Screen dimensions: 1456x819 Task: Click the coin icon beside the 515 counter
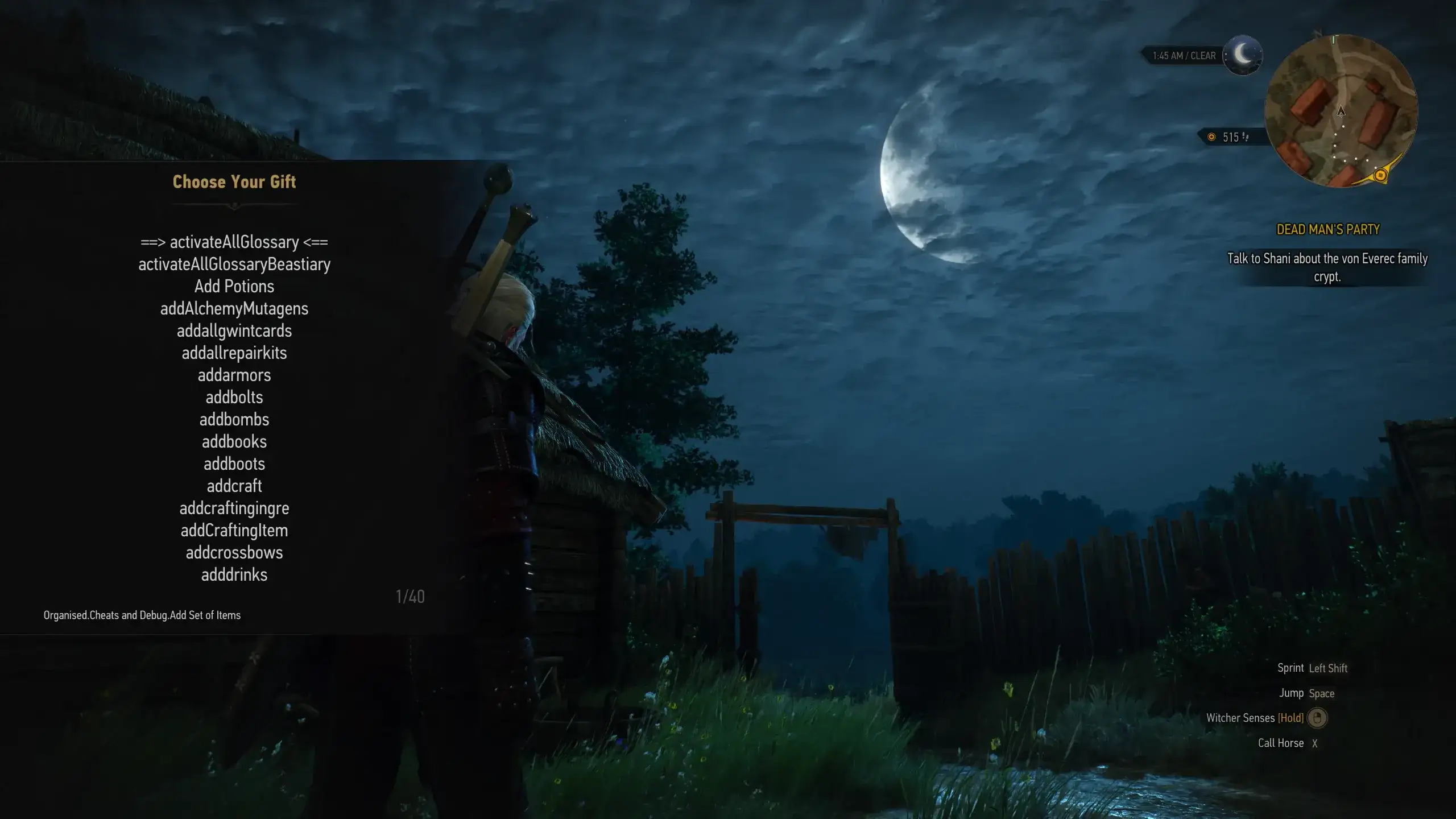pos(1211,136)
